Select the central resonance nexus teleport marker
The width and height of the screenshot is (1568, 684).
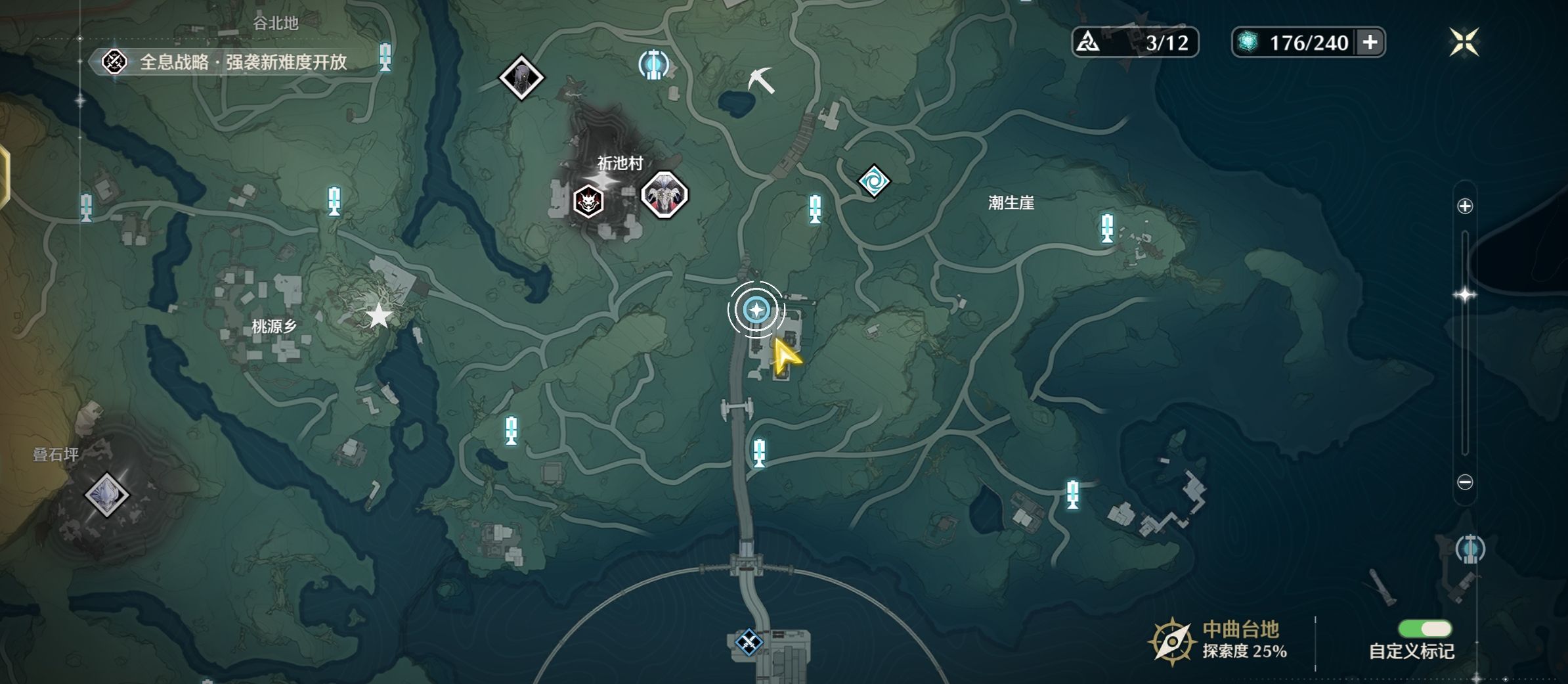[756, 309]
